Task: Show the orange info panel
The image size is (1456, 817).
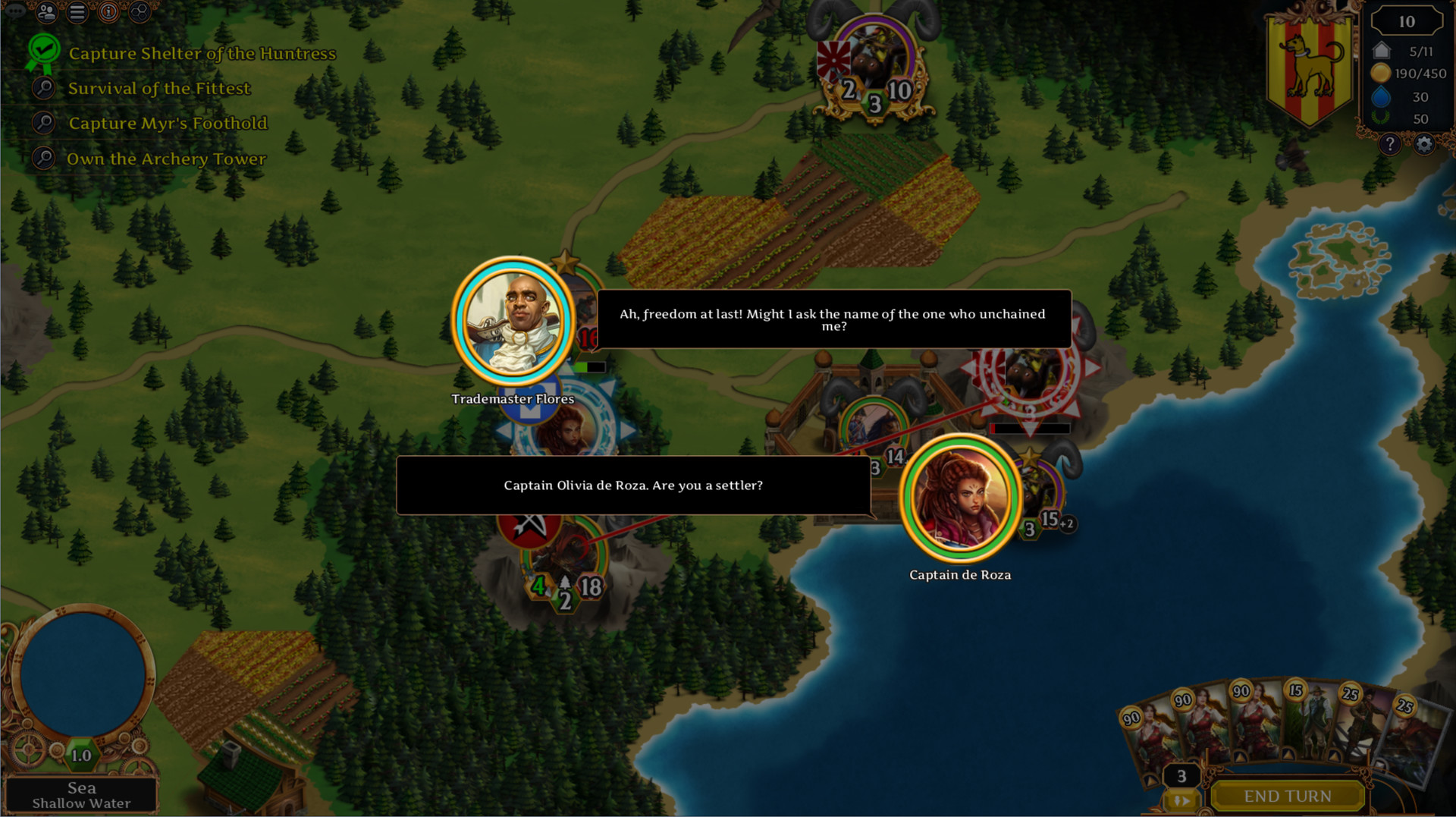Action: pyautogui.click(x=109, y=12)
